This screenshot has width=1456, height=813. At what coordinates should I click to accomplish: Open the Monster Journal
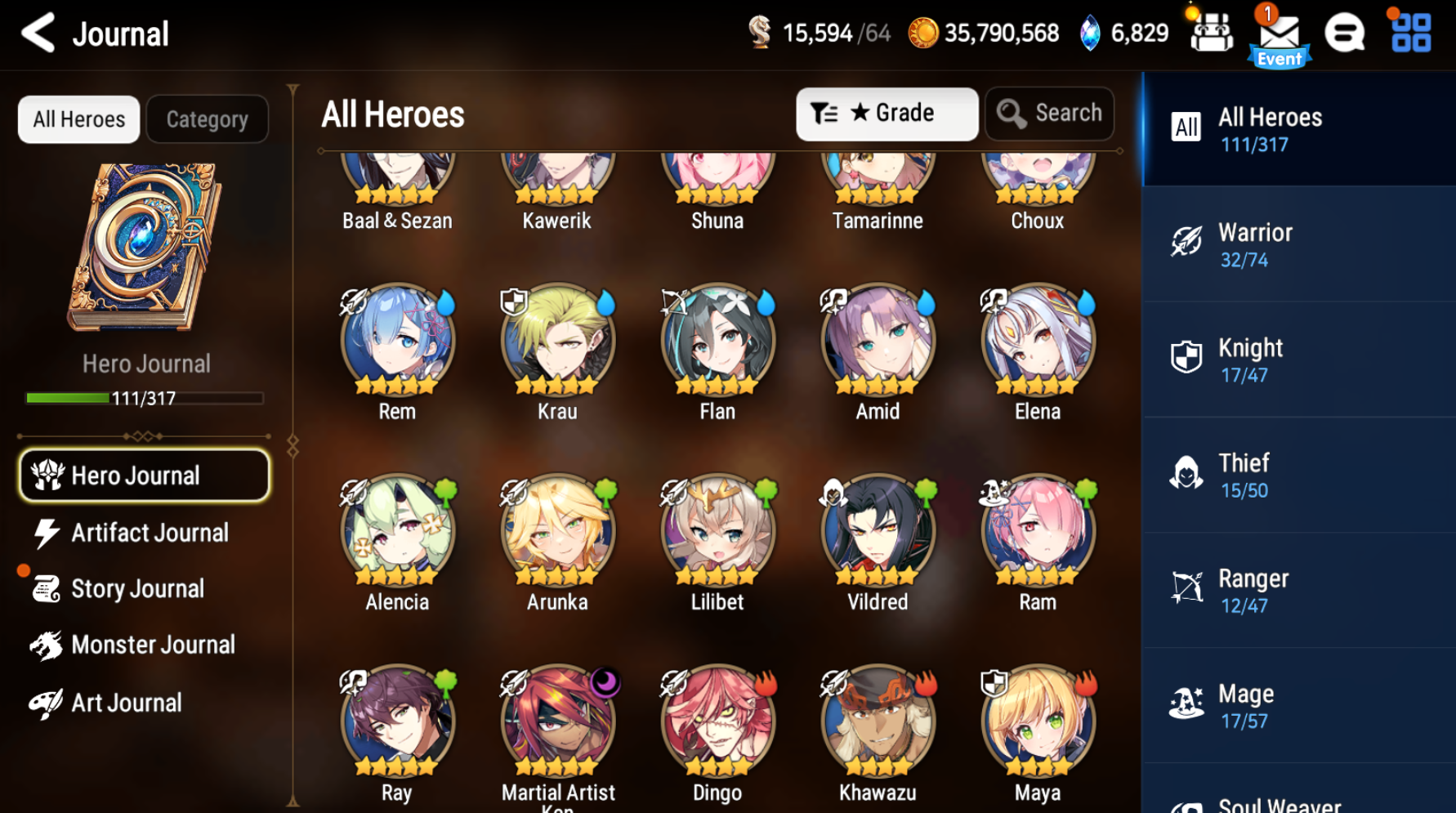[152, 645]
